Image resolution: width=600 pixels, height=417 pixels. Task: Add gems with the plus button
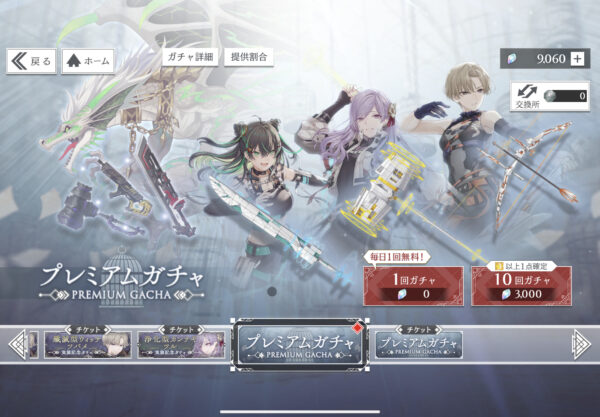[577, 58]
